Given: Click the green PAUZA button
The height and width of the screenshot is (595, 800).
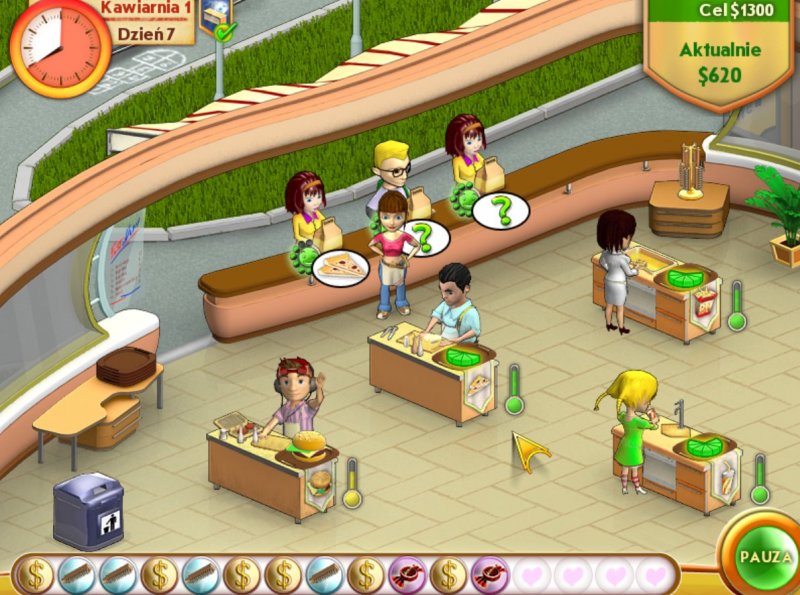Looking at the screenshot, I should point(764,555).
